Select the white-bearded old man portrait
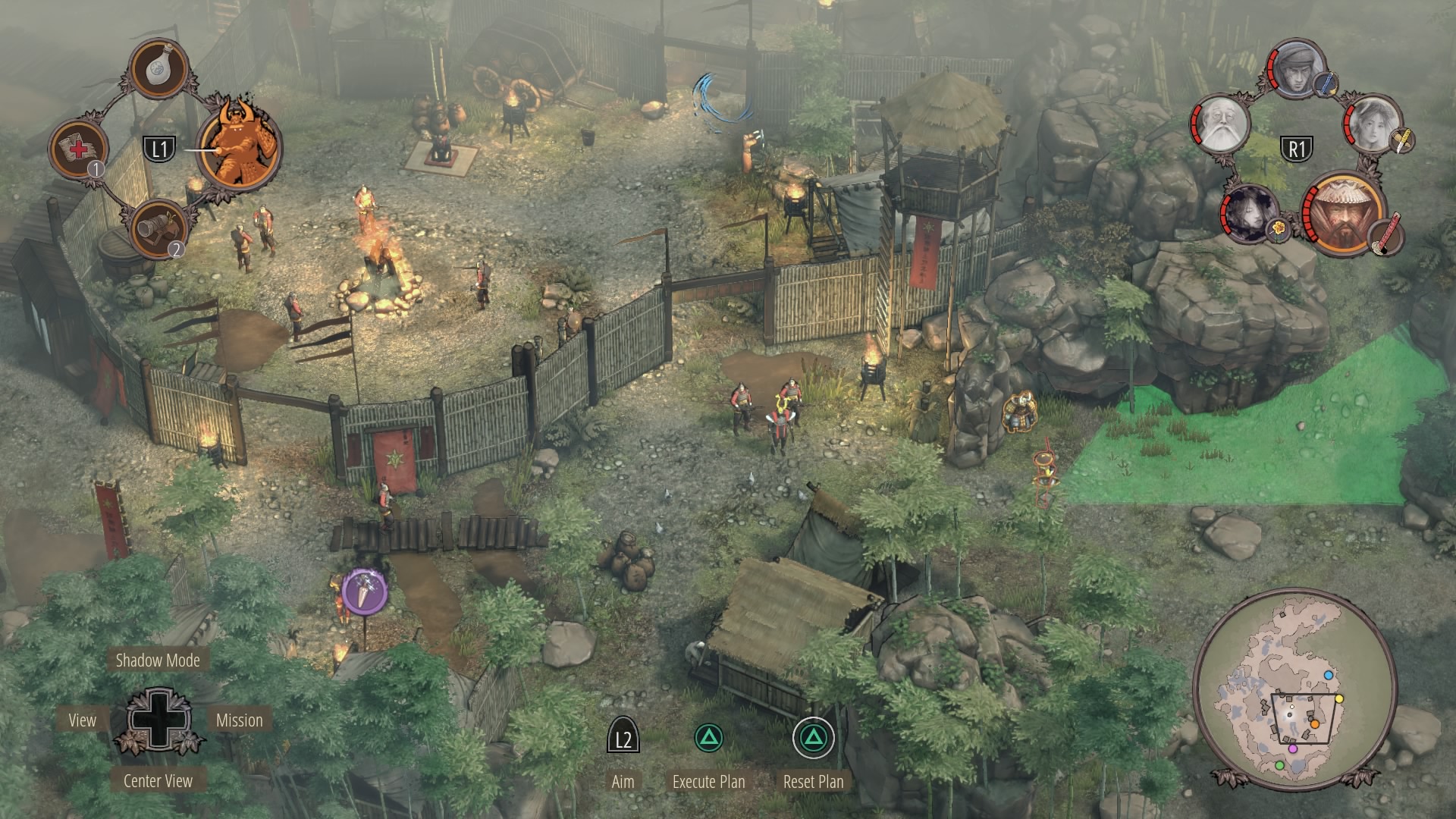The image size is (1456, 819). click(1222, 125)
